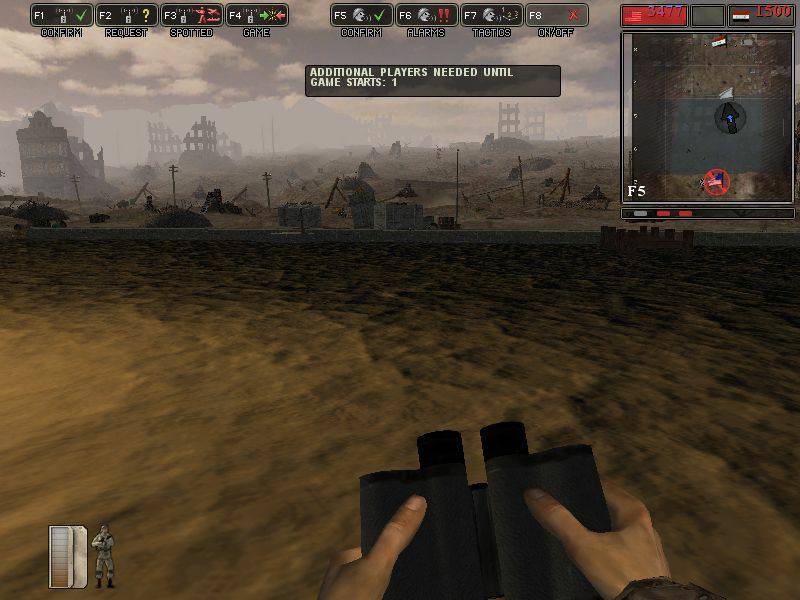
Task: Click the soldier stance icon
Action: pos(103,556)
